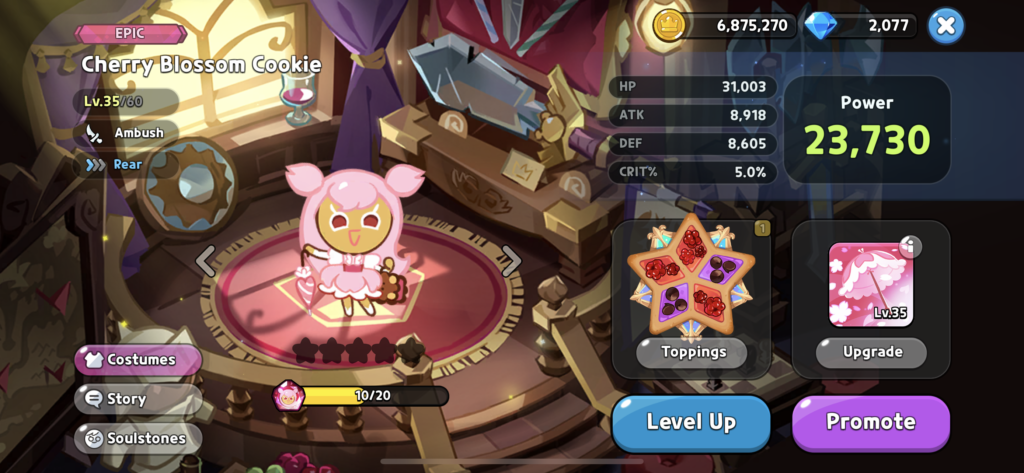The width and height of the screenshot is (1024, 473).
Task: Close the cookie details screen
Action: 945,26
